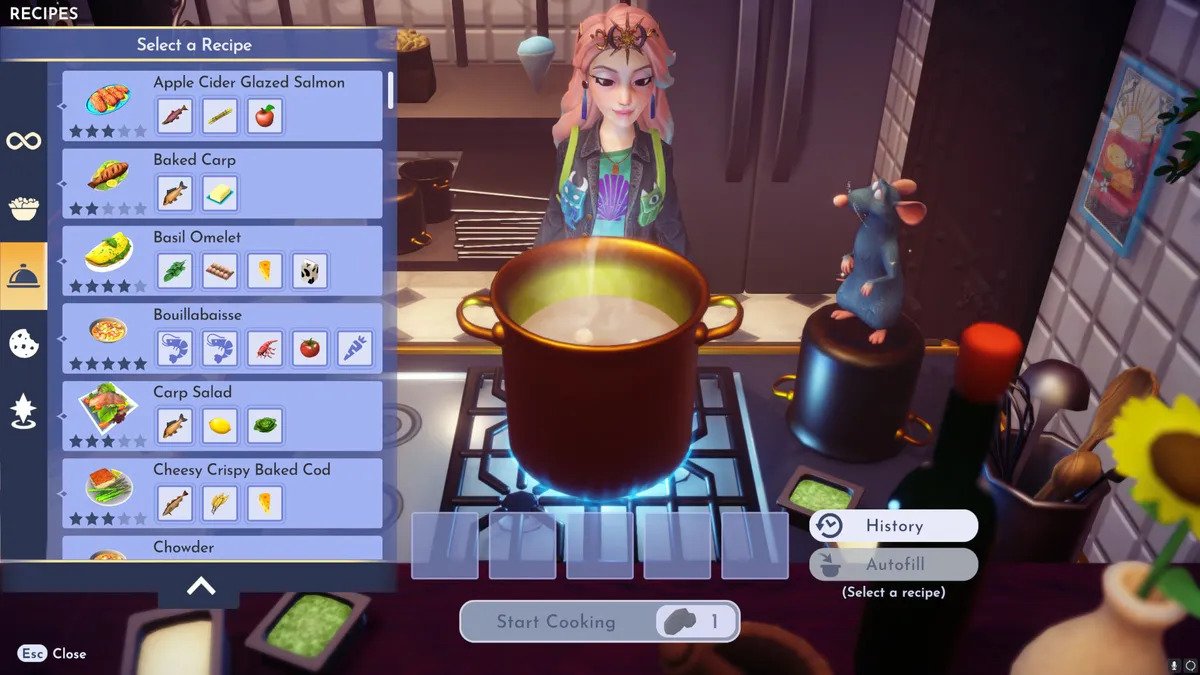The height and width of the screenshot is (675, 1200).
Task: Pick the partially visible Chowder recipe
Action: click(222, 548)
